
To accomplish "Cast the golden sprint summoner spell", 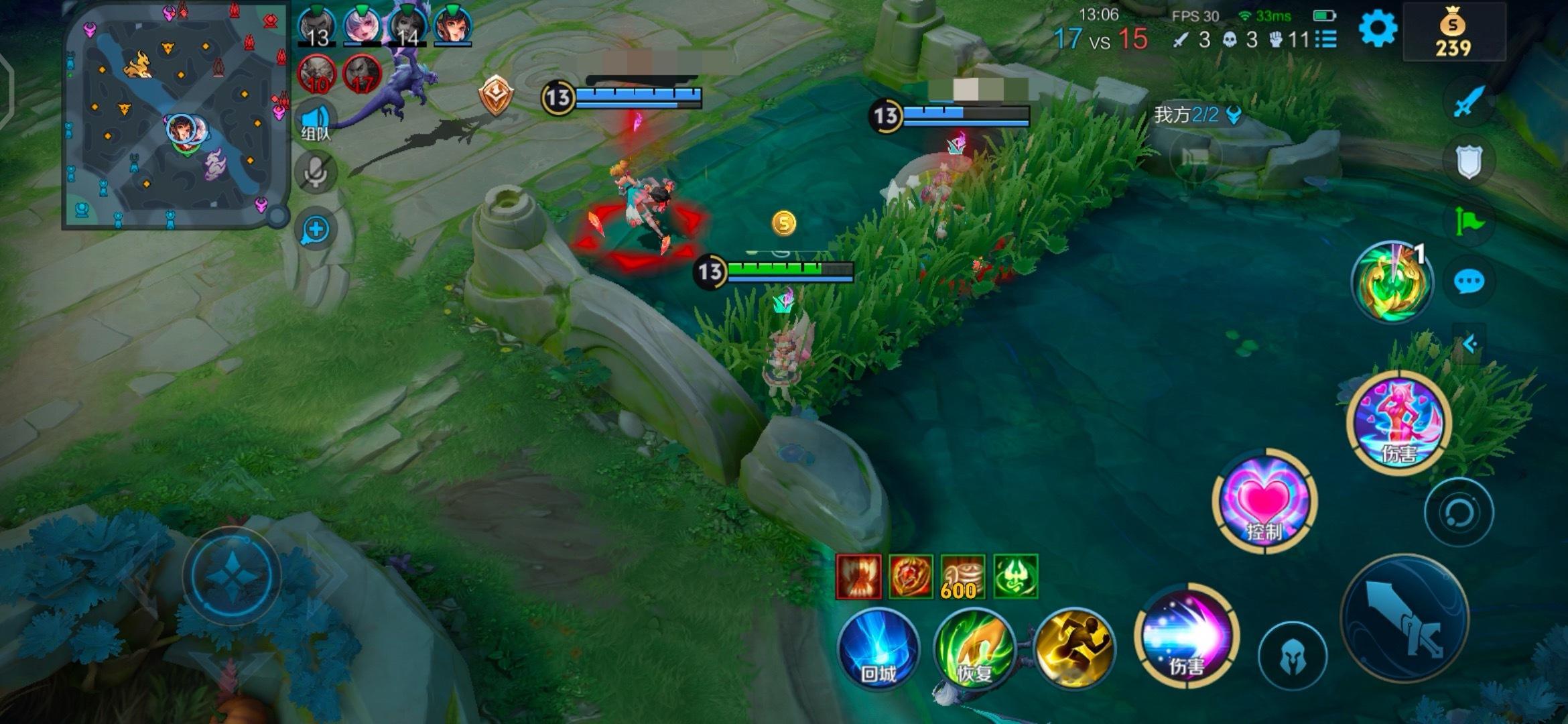I will (1073, 648).
